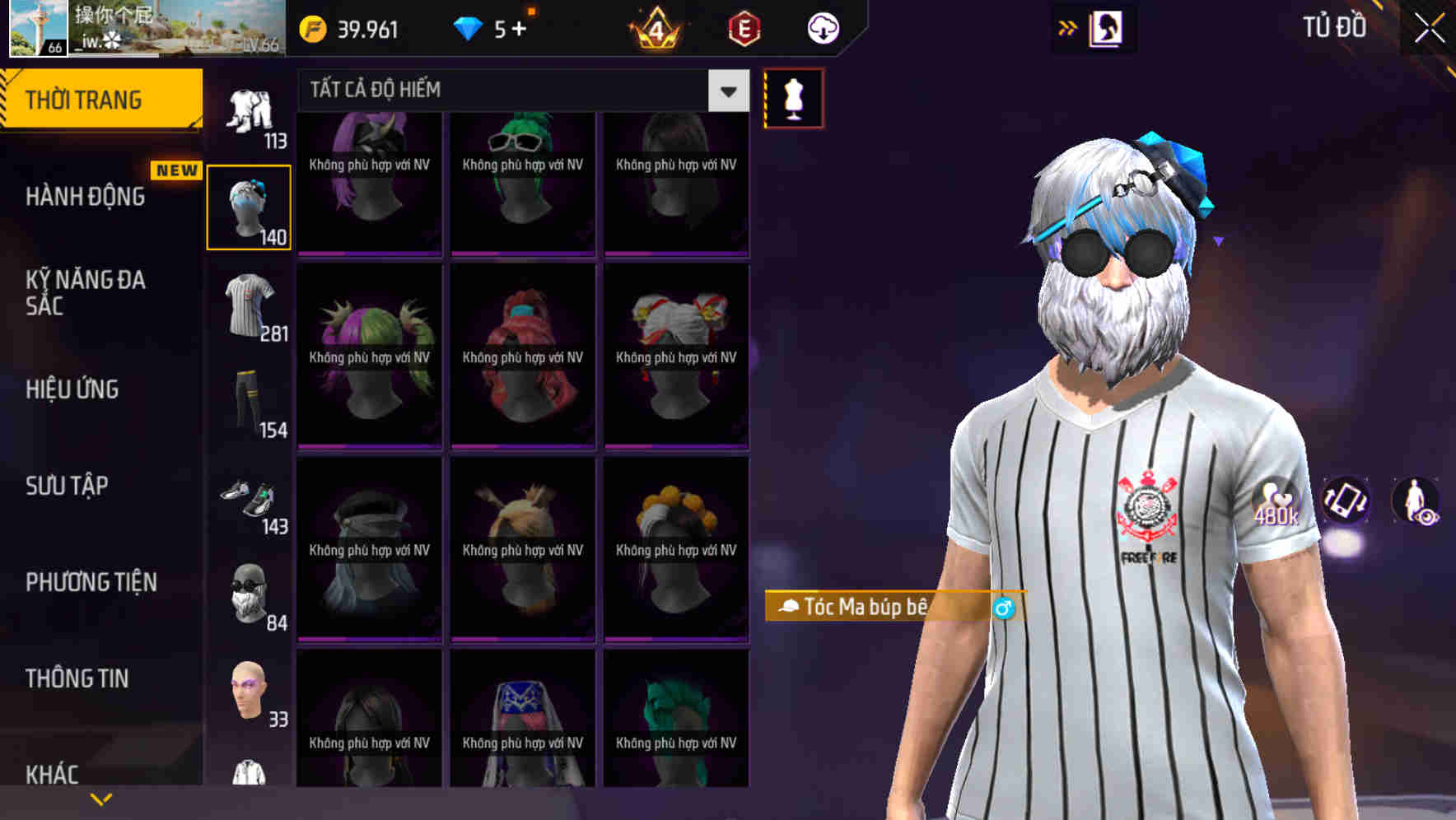Viewport: 1456px width, 820px height.
Task: Toggle the collapse arrows near the profile icon
Action: point(1067,27)
